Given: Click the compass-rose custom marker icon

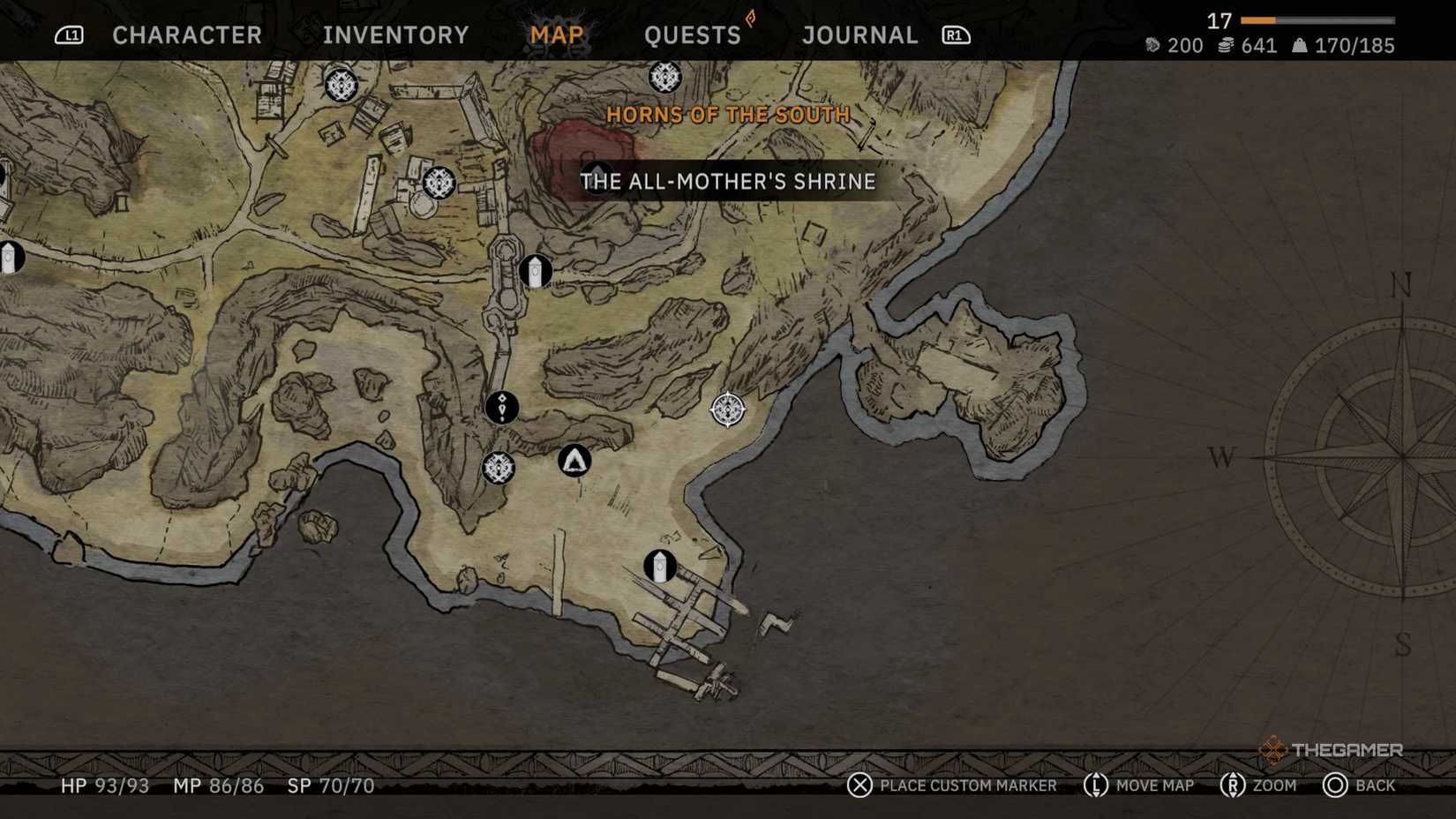Looking at the screenshot, I should click(725, 410).
